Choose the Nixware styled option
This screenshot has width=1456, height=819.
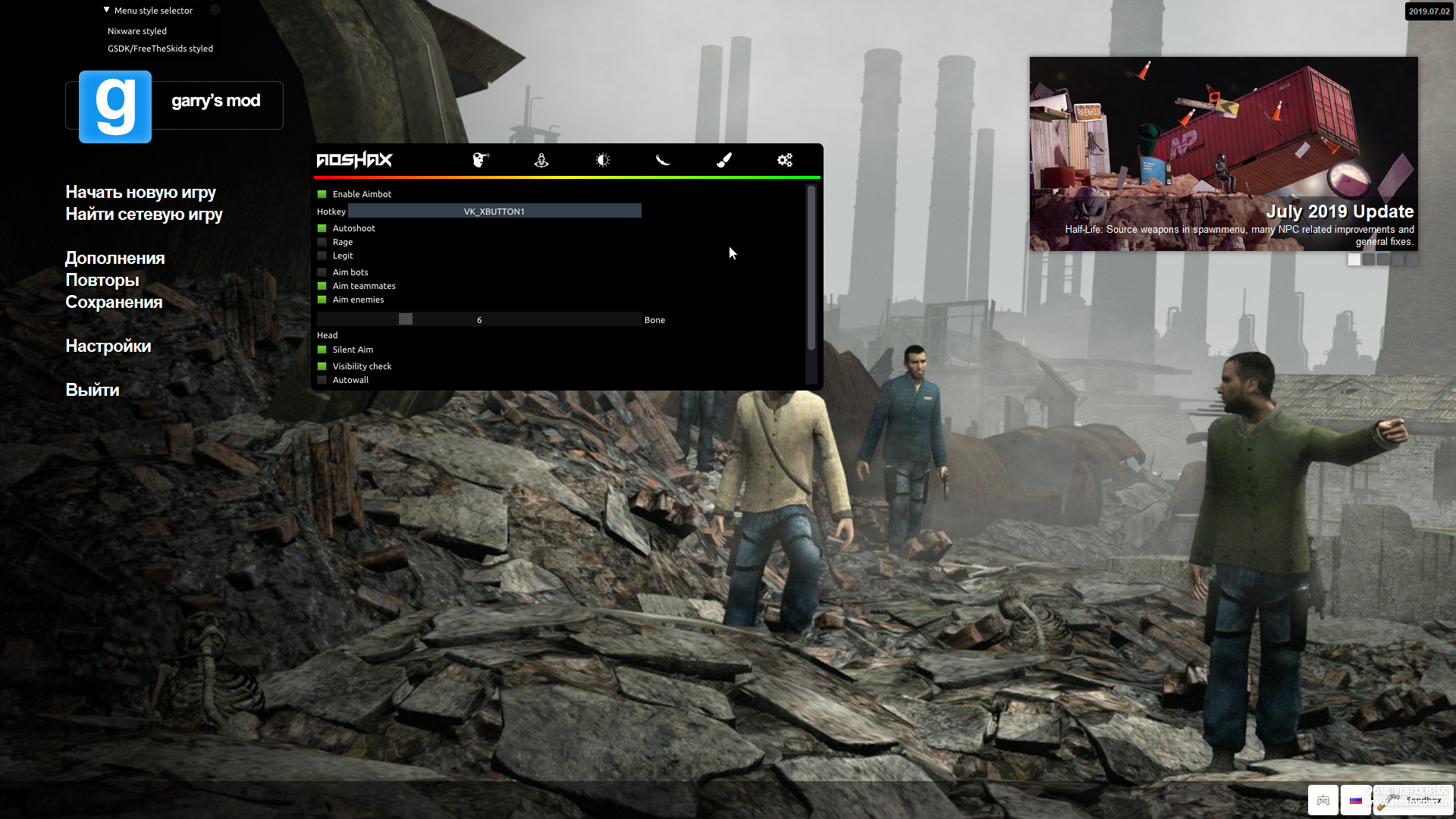[x=137, y=31]
